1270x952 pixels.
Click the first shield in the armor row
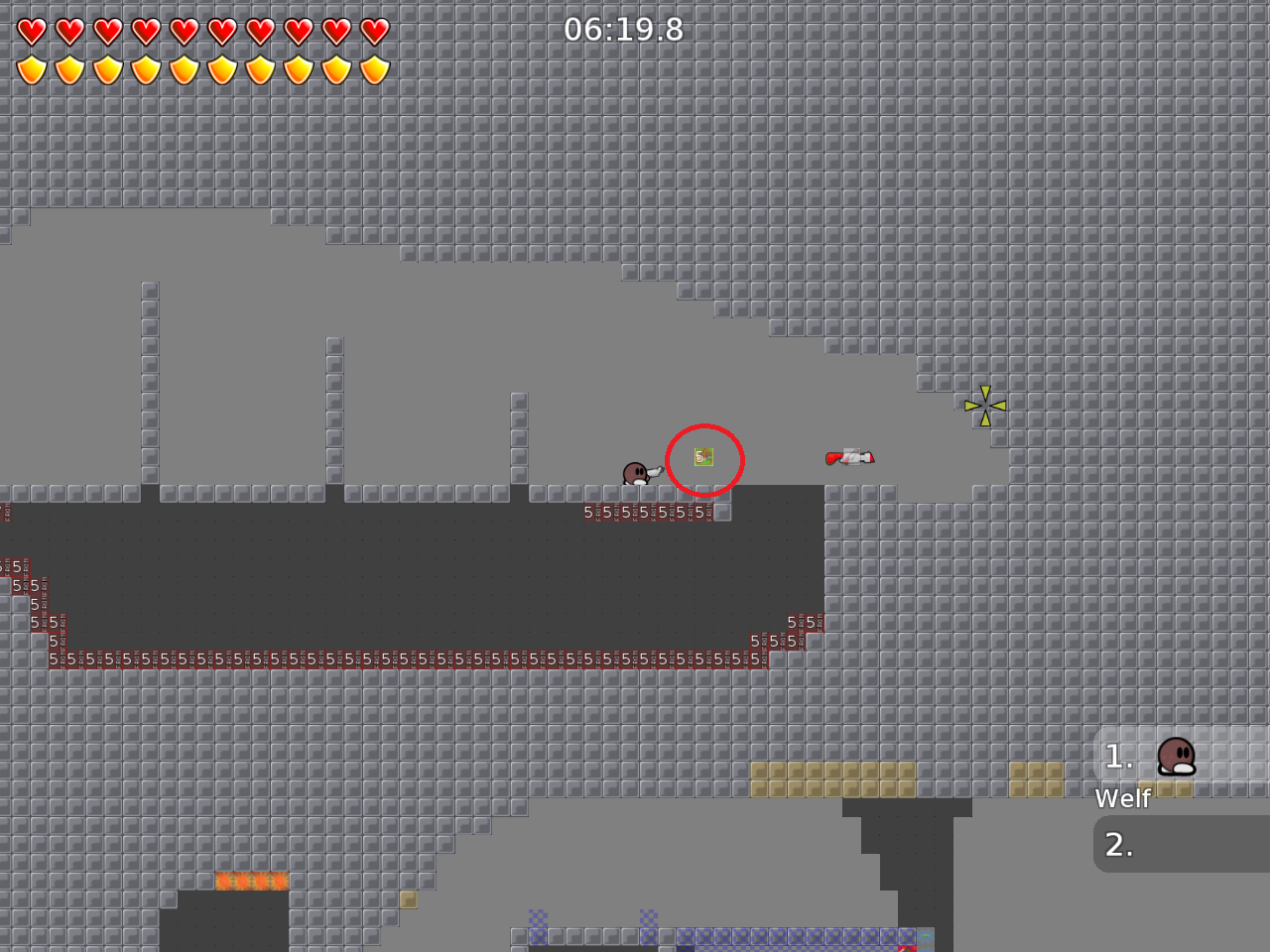31,67
